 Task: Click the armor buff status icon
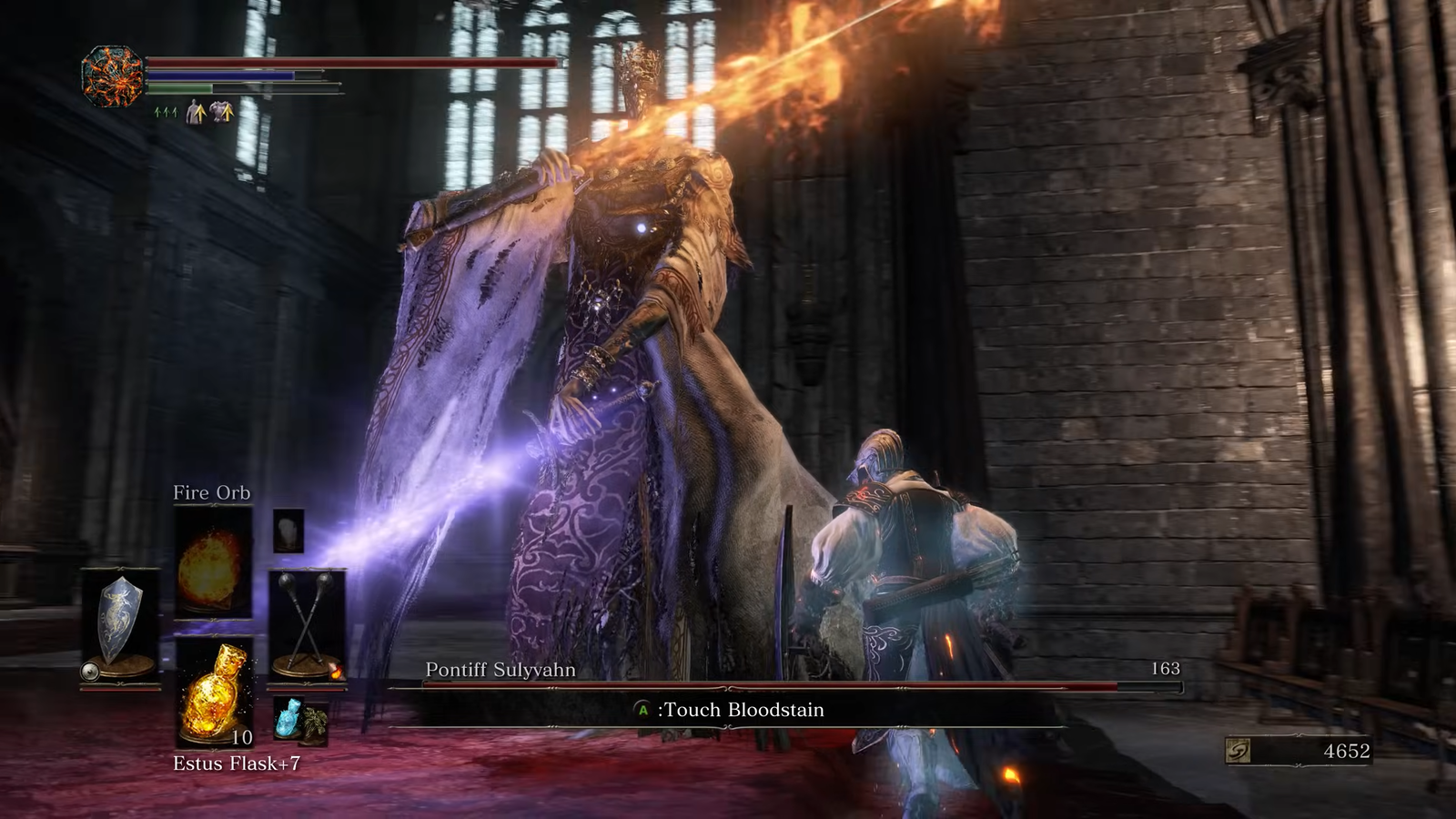[x=222, y=112]
